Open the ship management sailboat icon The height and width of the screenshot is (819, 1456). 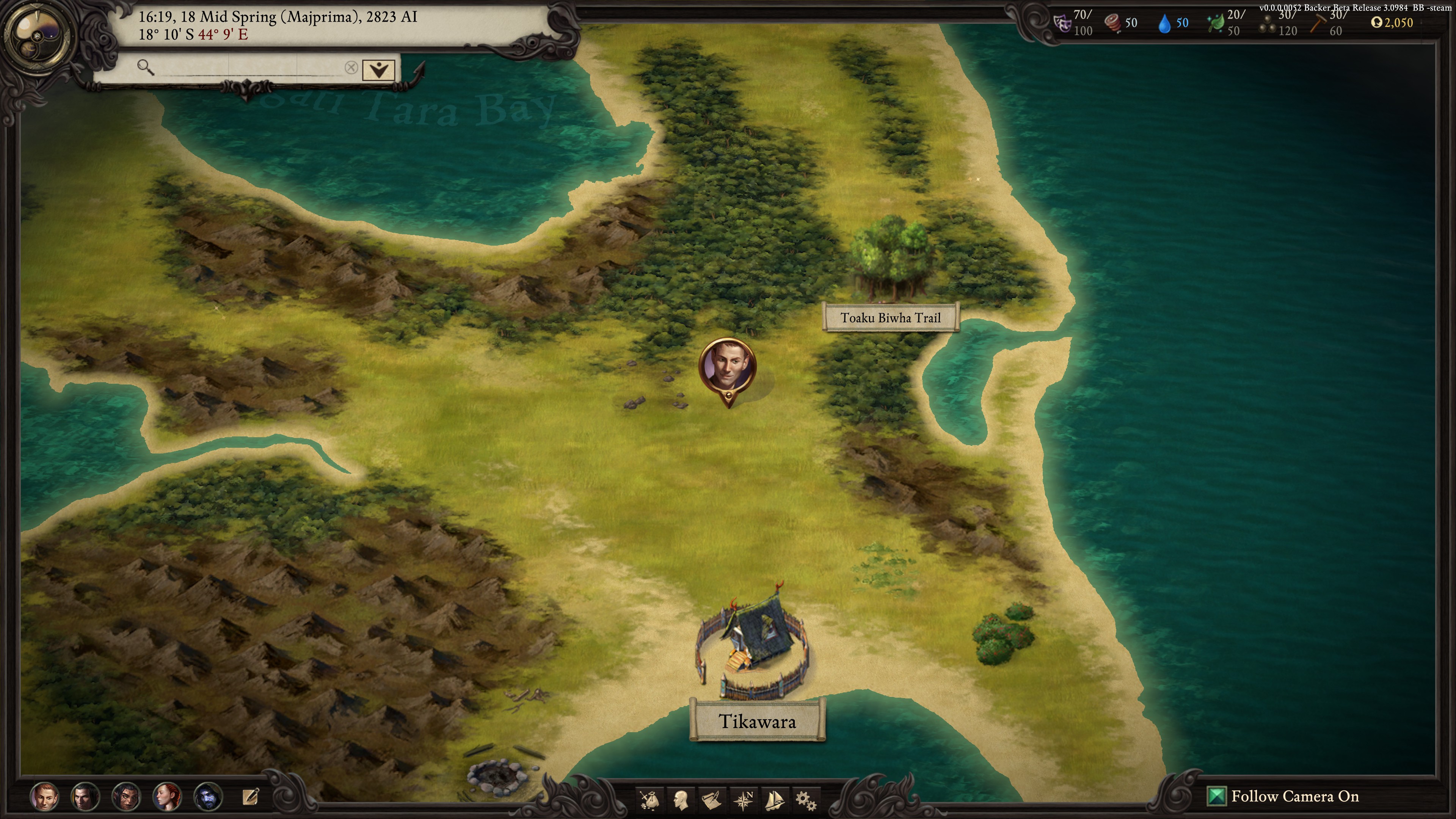(x=774, y=799)
